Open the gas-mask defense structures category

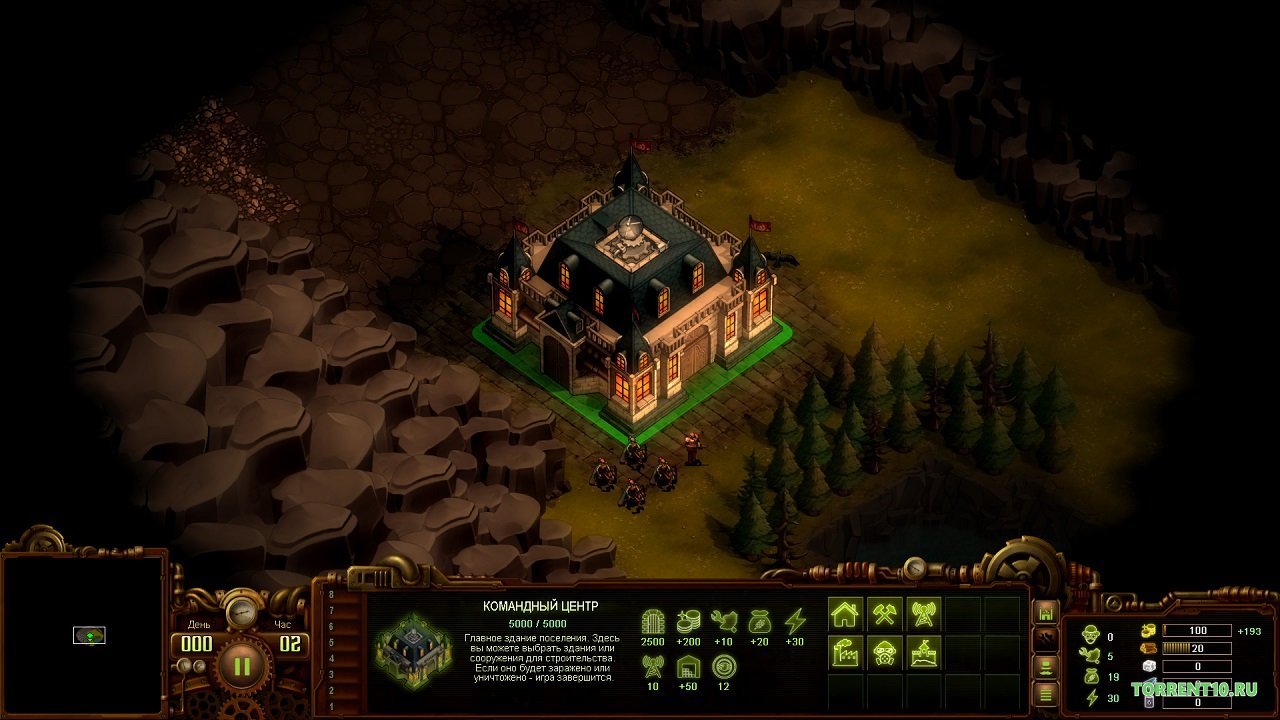coord(884,653)
